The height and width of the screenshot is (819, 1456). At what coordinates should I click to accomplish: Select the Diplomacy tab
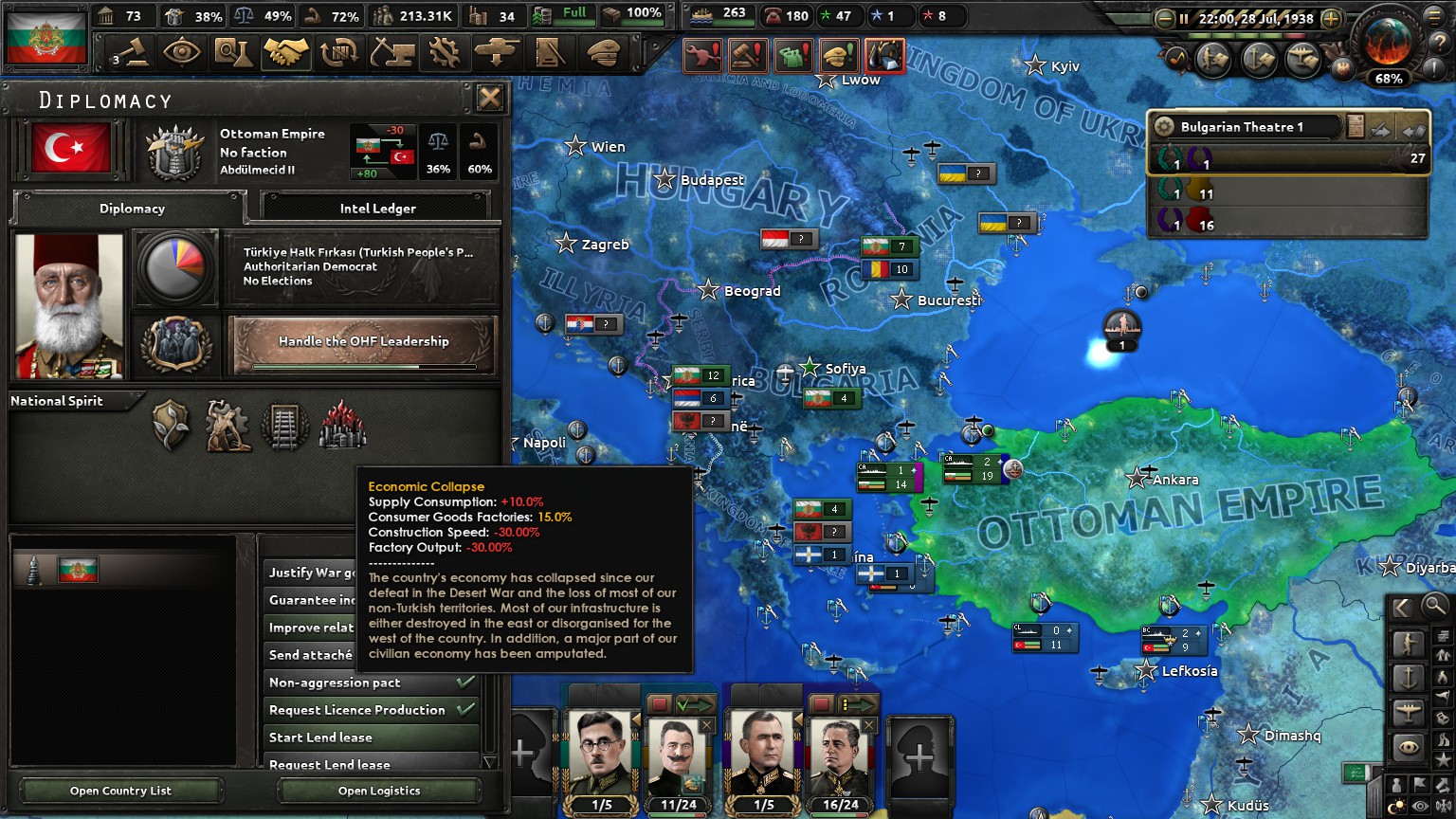pyautogui.click(x=132, y=209)
